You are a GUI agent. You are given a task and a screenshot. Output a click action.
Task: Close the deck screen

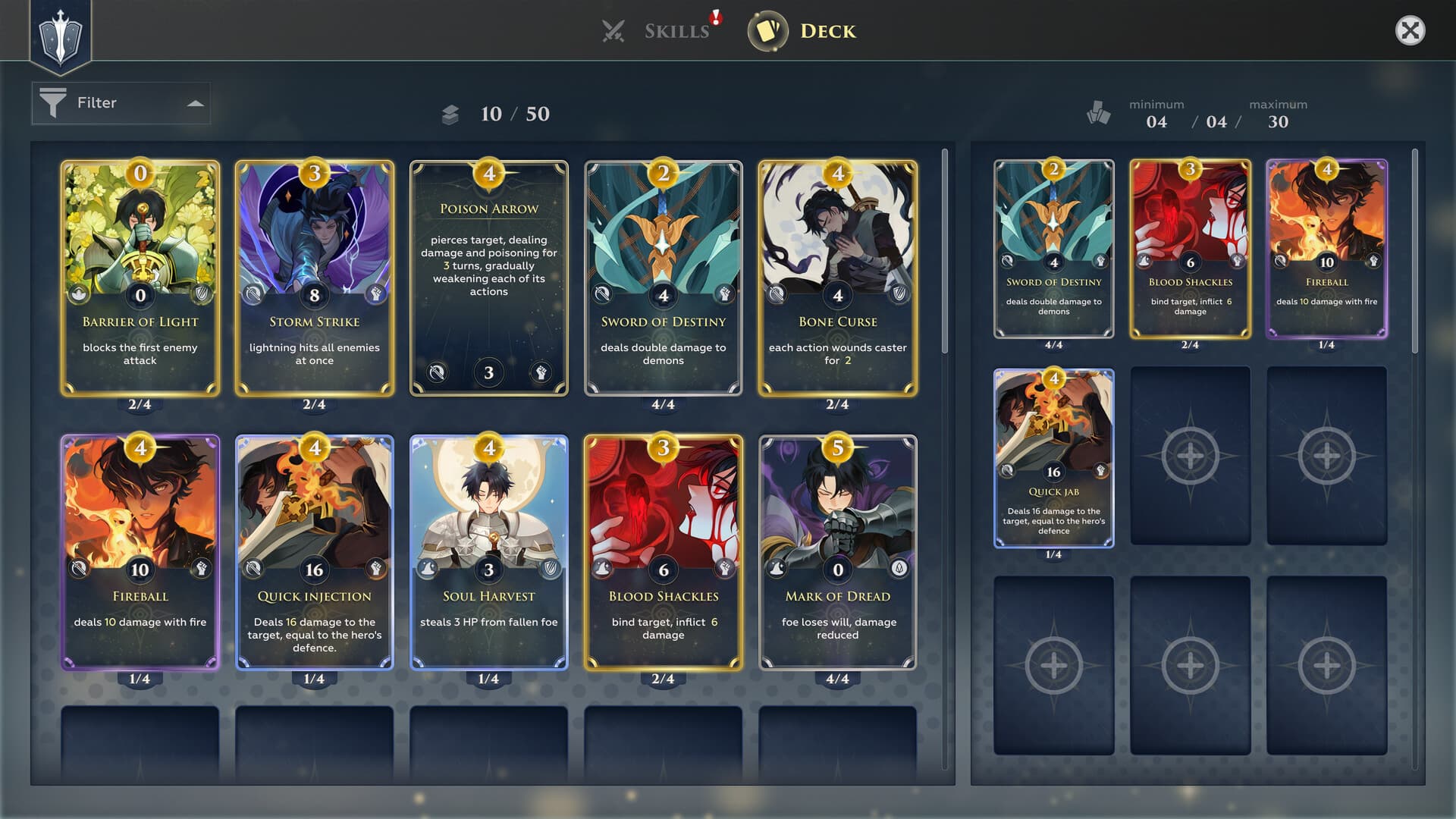[1410, 31]
